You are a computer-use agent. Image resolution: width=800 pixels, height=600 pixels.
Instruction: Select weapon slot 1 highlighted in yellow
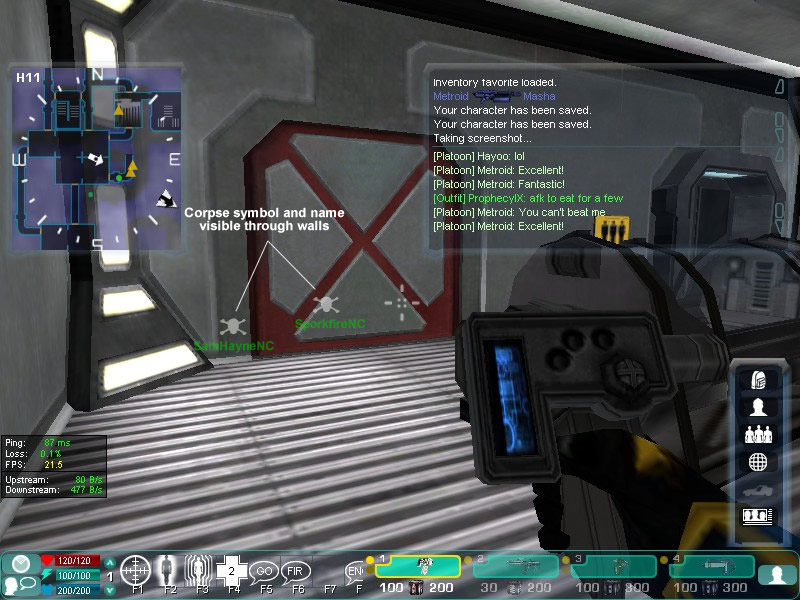(417, 567)
